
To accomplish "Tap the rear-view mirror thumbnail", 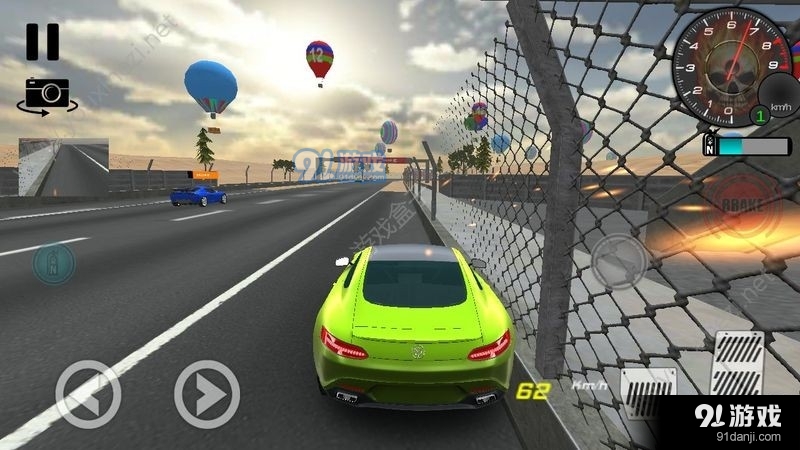I will pos(63,166).
